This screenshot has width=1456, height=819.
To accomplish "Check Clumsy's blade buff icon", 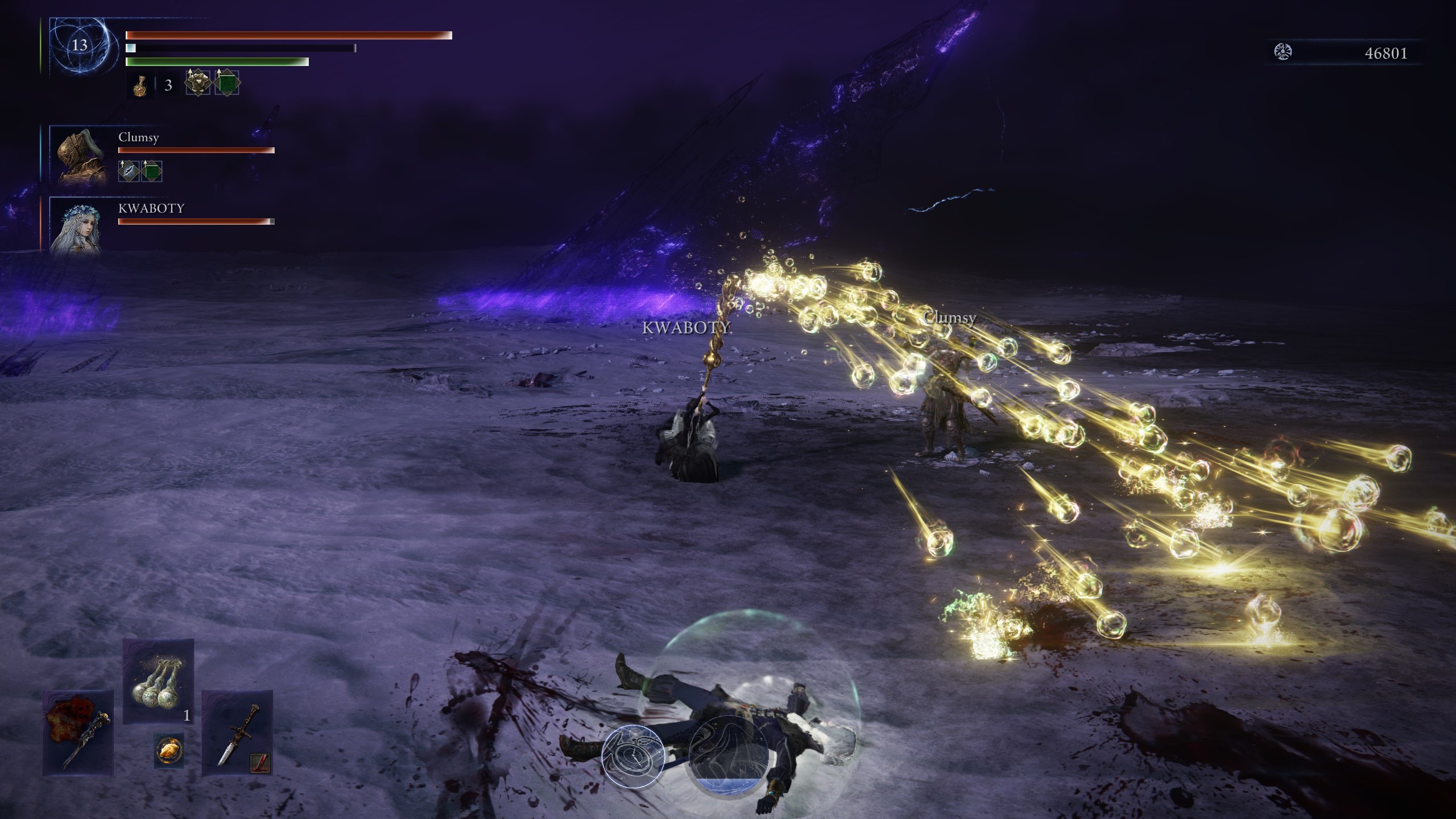I will (x=129, y=171).
